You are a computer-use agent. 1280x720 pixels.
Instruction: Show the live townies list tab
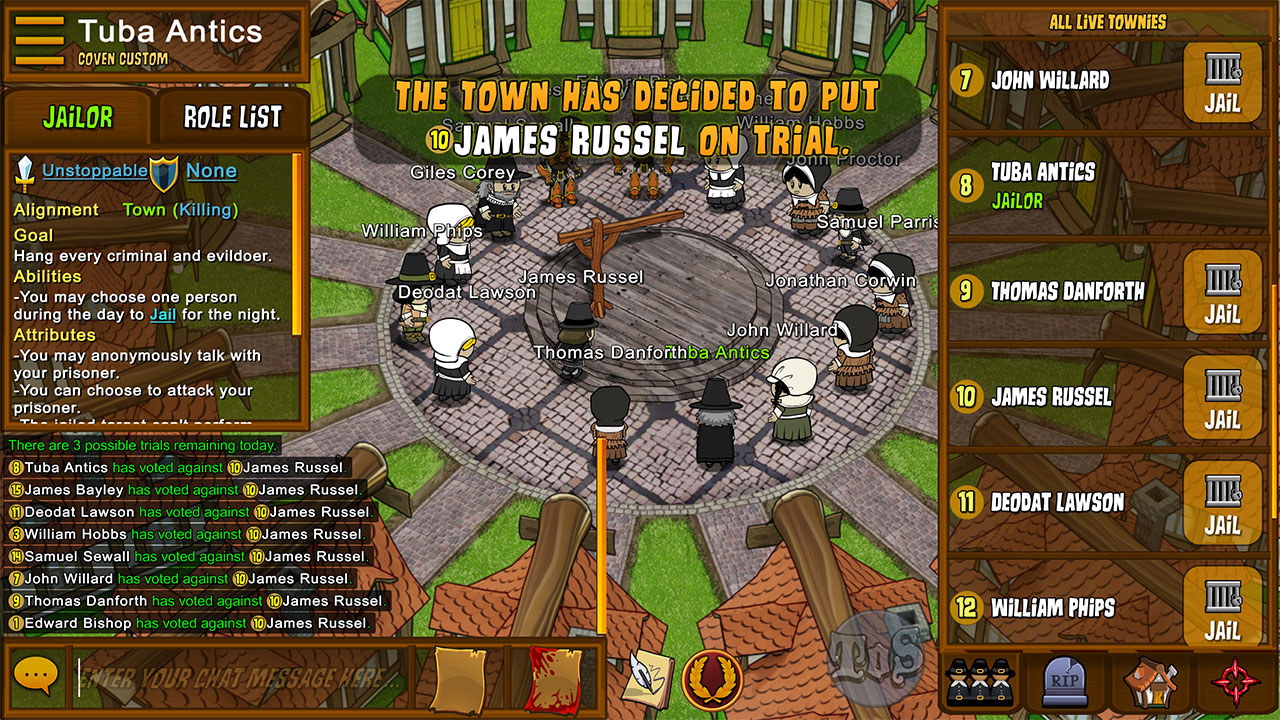pyautogui.click(x=978, y=682)
